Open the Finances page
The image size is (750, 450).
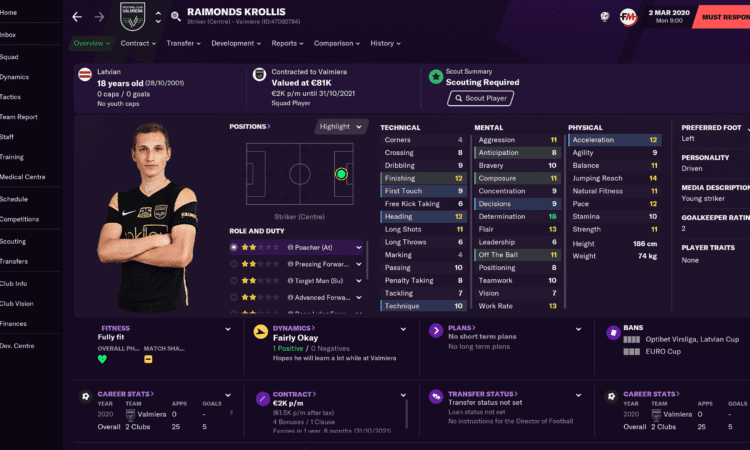15,323
